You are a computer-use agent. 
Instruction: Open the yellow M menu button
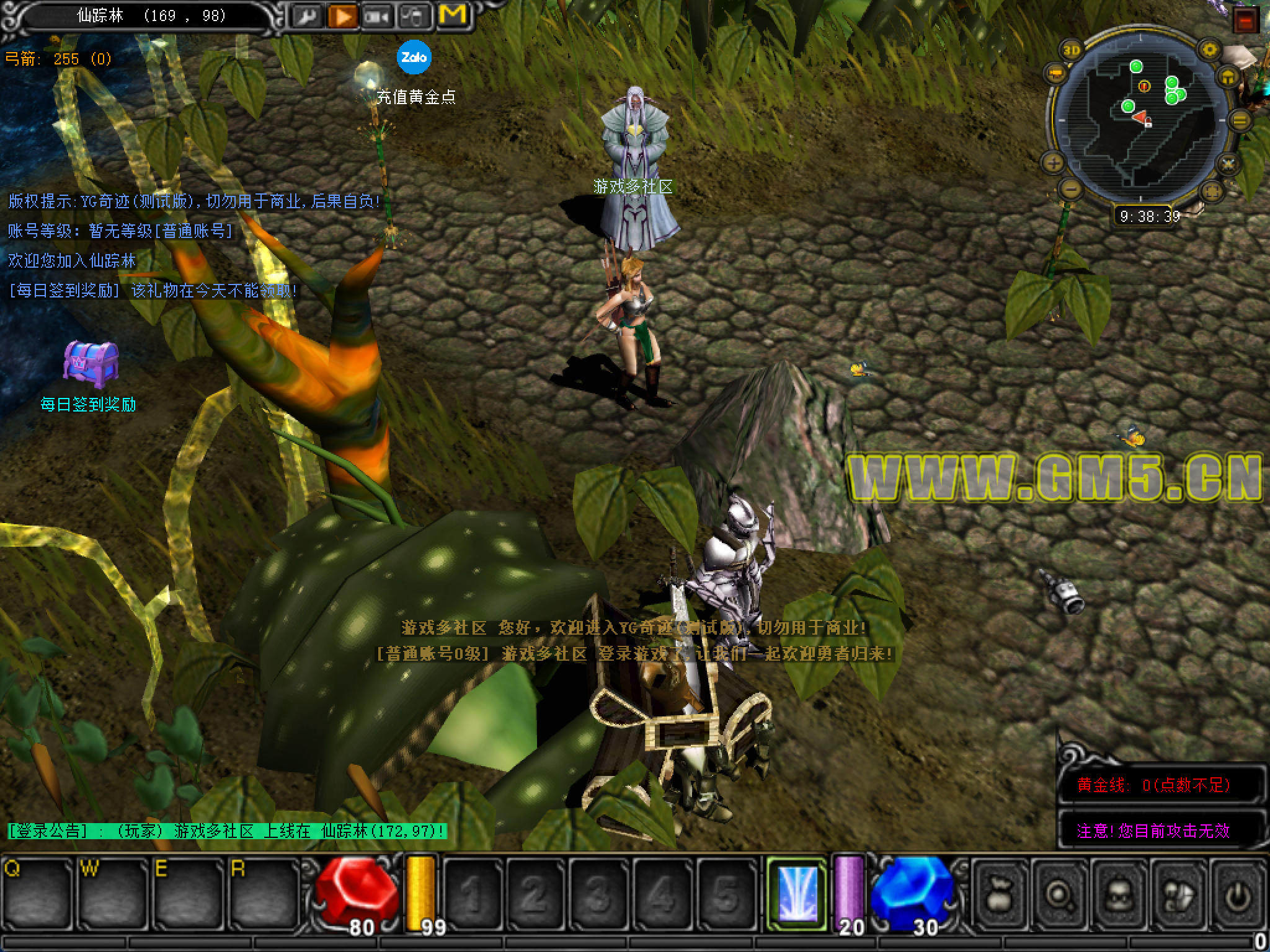[452, 15]
